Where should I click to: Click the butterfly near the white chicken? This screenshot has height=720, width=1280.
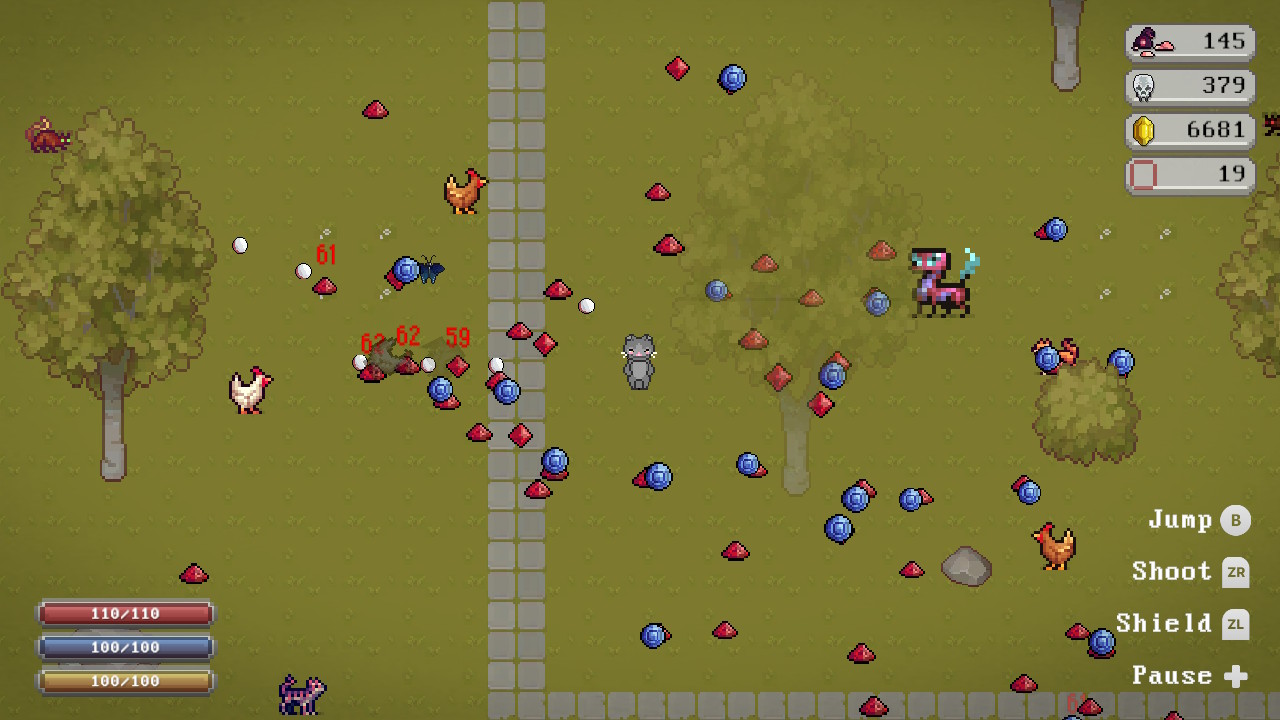coord(430,271)
